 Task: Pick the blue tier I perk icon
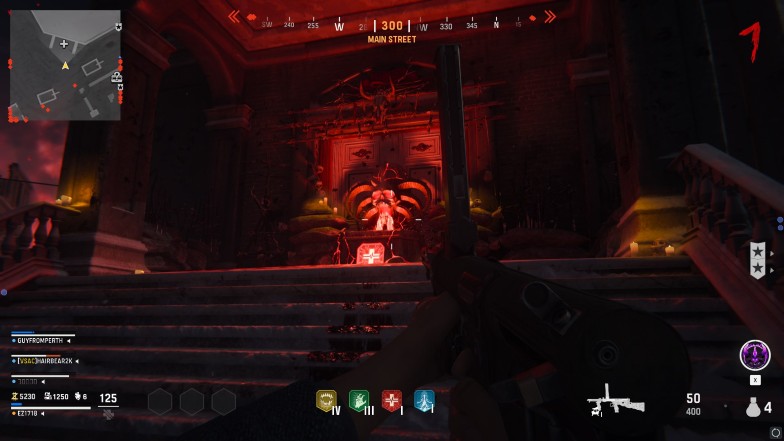click(x=424, y=401)
